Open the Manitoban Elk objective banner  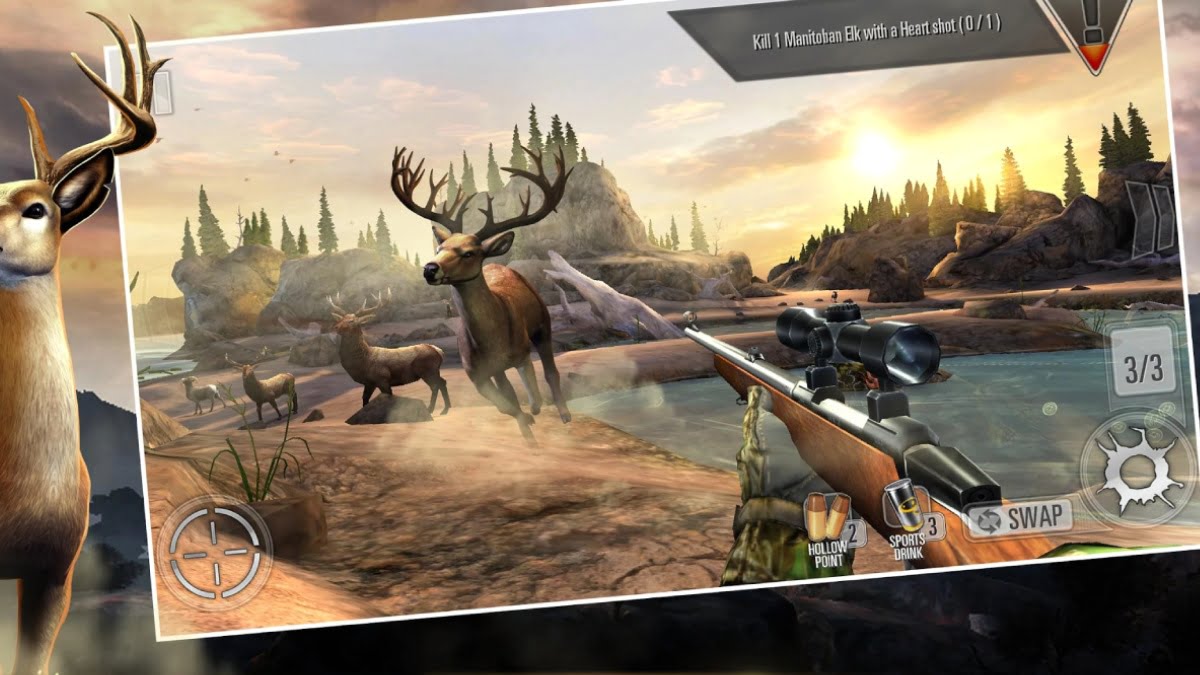point(872,41)
